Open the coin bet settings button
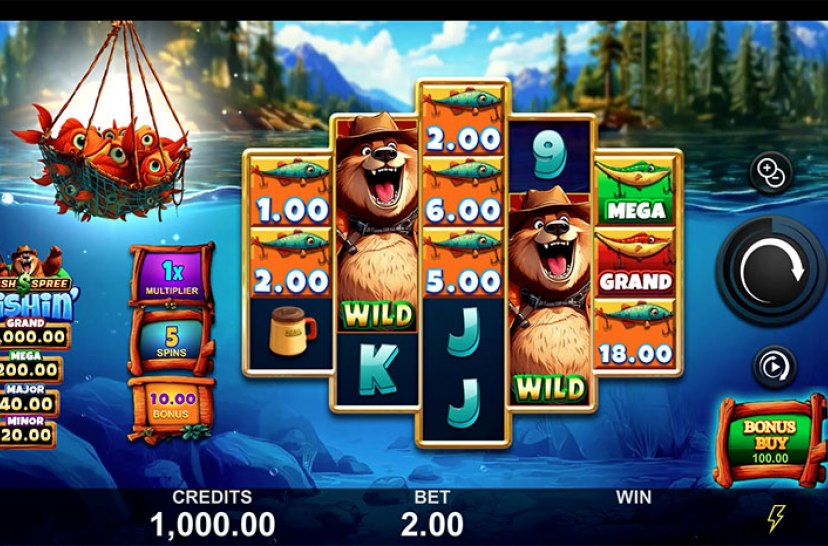This screenshot has height=546, width=828. pyautogui.click(x=771, y=172)
